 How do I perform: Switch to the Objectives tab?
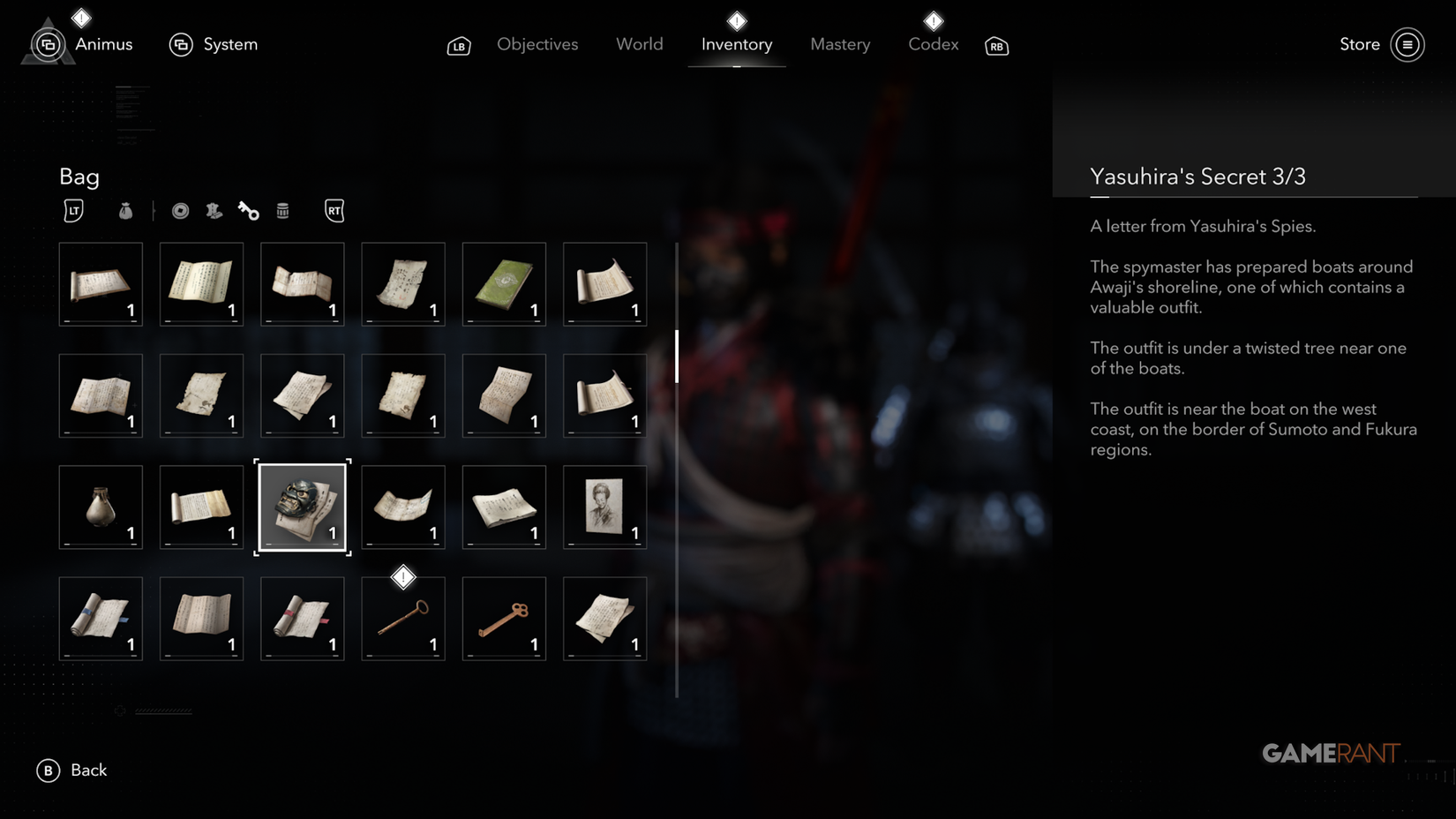click(x=537, y=44)
